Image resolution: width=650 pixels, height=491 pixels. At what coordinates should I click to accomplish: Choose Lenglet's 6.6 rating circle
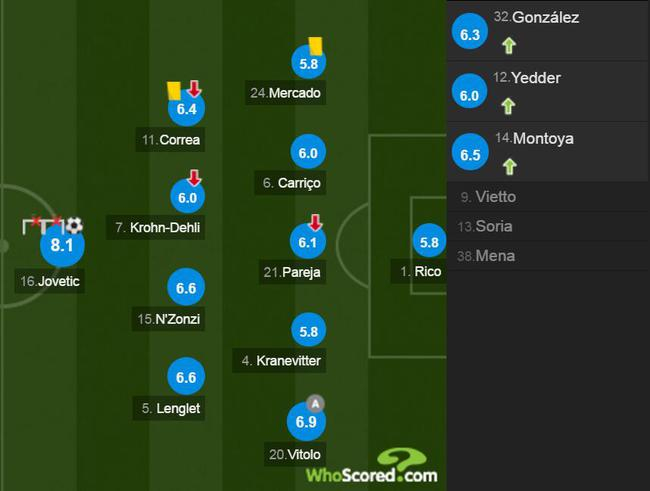186,377
